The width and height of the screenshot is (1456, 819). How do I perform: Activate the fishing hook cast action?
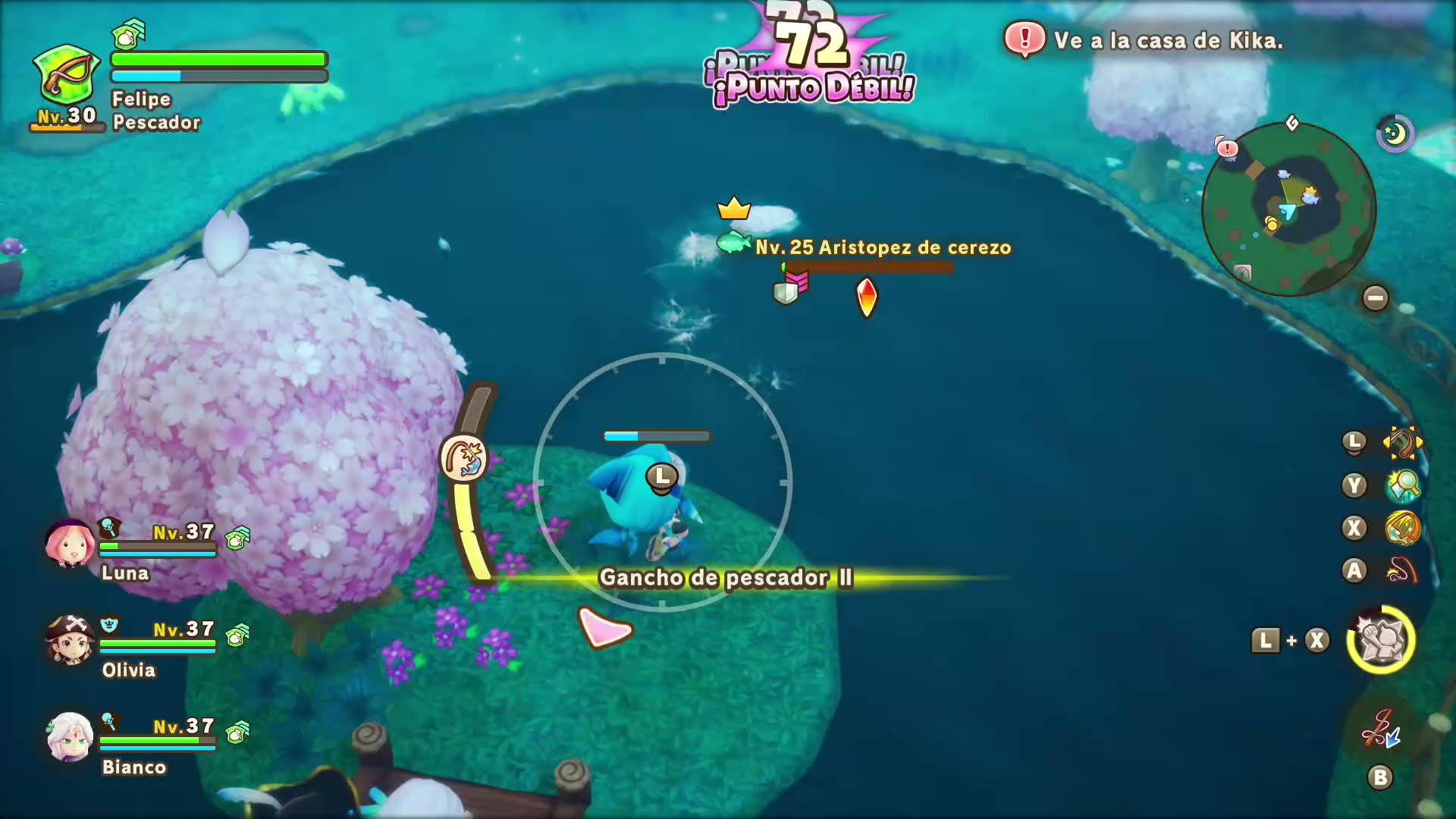(1402, 570)
